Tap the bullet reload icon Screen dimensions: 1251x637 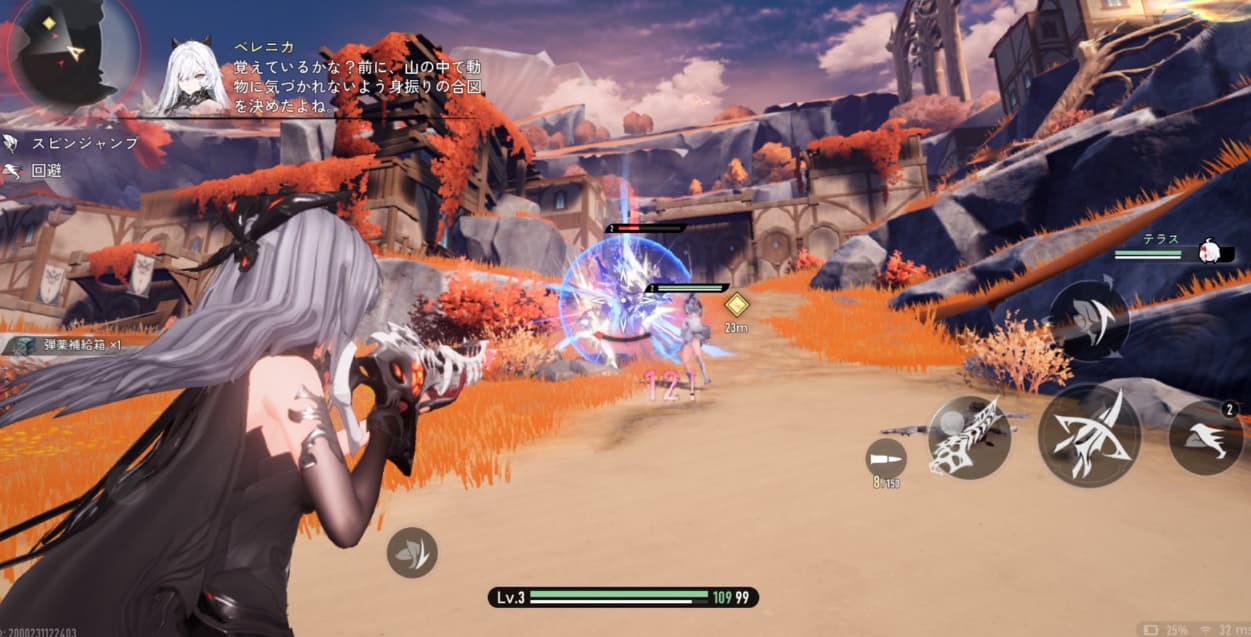pos(886,458)
